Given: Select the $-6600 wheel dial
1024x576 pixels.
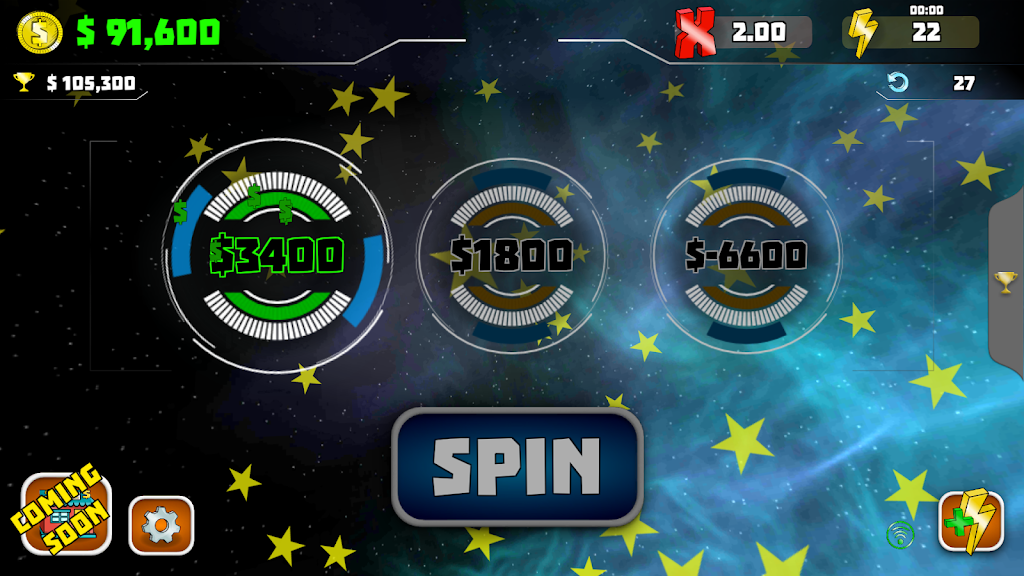Looking at the screenshot, I should point(746,256).
